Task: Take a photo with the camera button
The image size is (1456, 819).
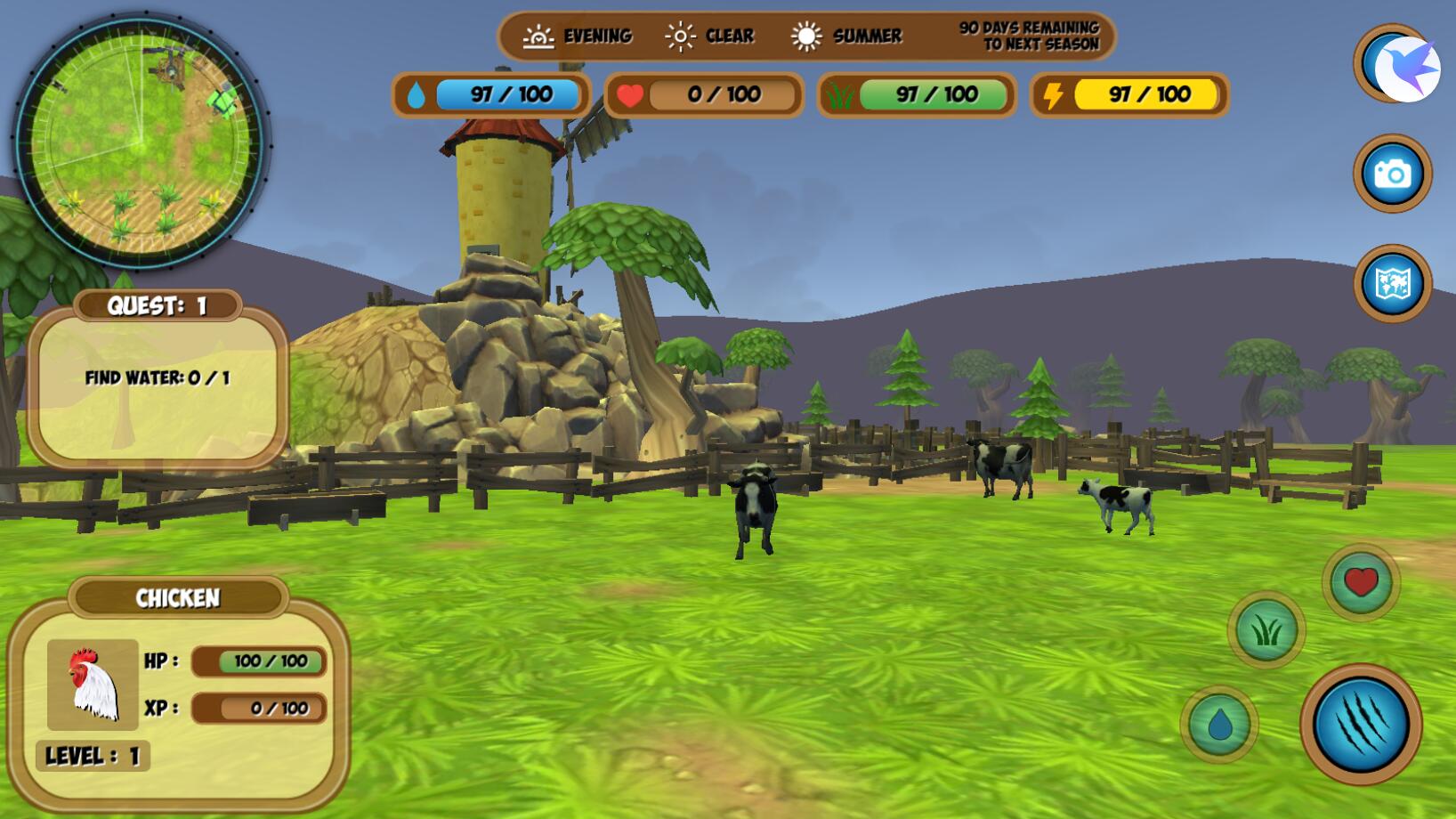Action: [1392, 174]
